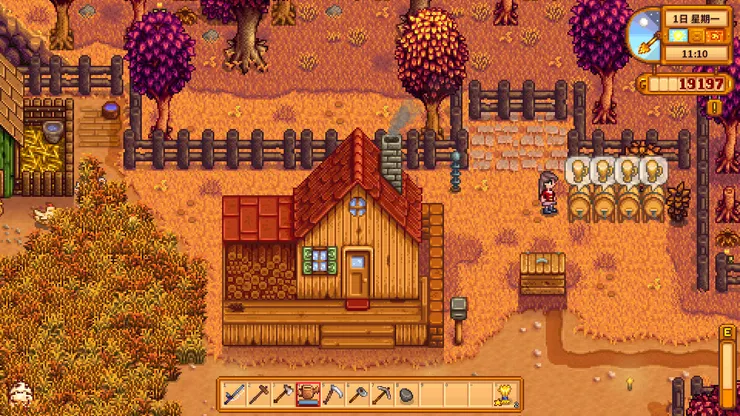Screen dimensions: 740x416
Task: Select the stone item slot
Action: 405,394
